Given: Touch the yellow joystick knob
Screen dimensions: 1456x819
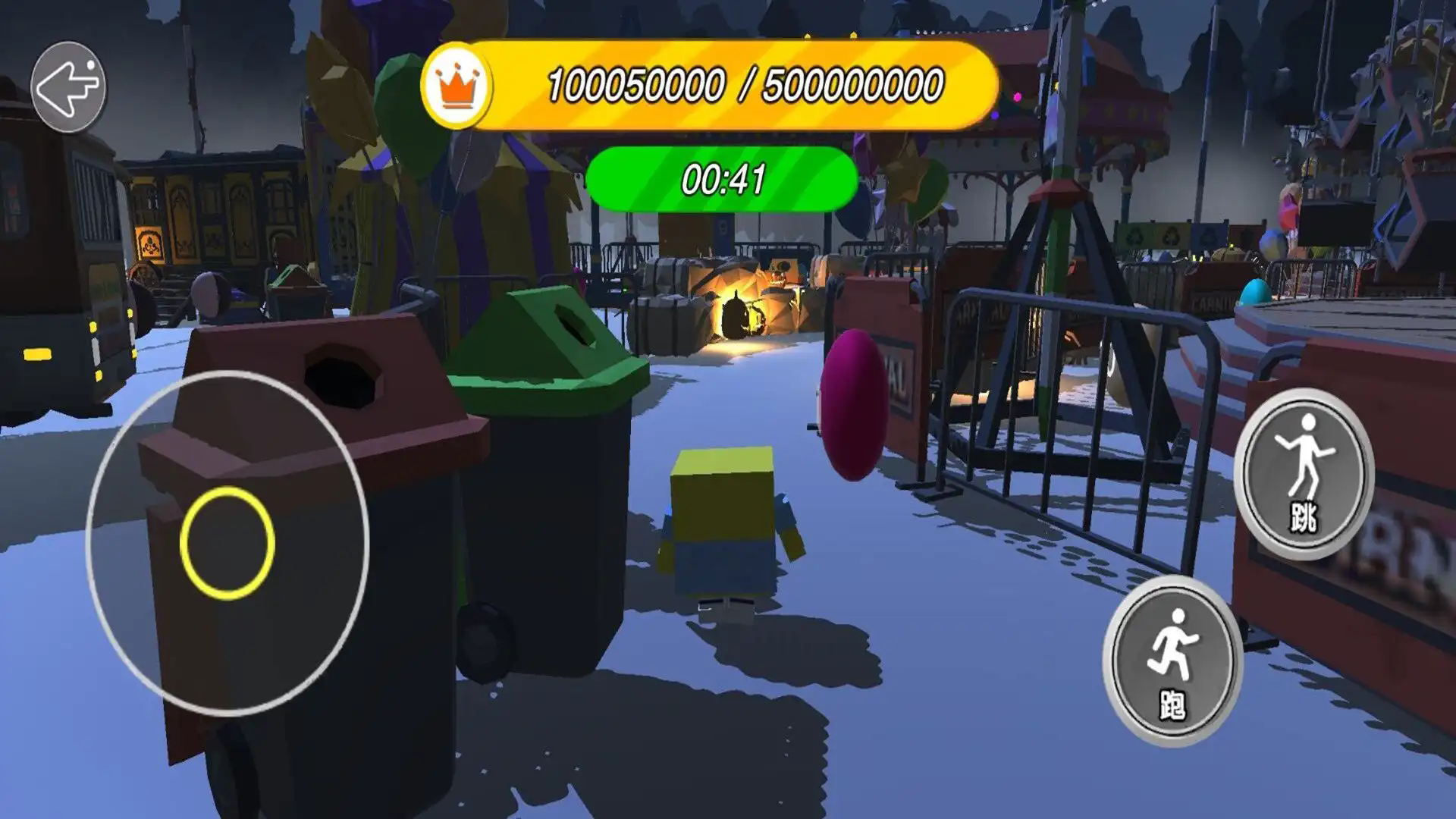Looking at the screenshot, I should (227, 543).
